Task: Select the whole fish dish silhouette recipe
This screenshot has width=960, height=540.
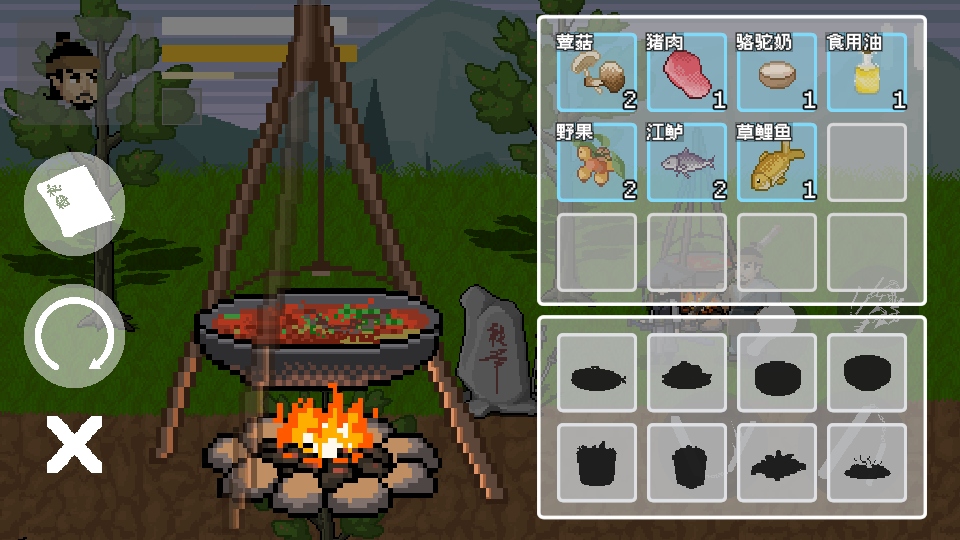Action: tap(597, 374)
